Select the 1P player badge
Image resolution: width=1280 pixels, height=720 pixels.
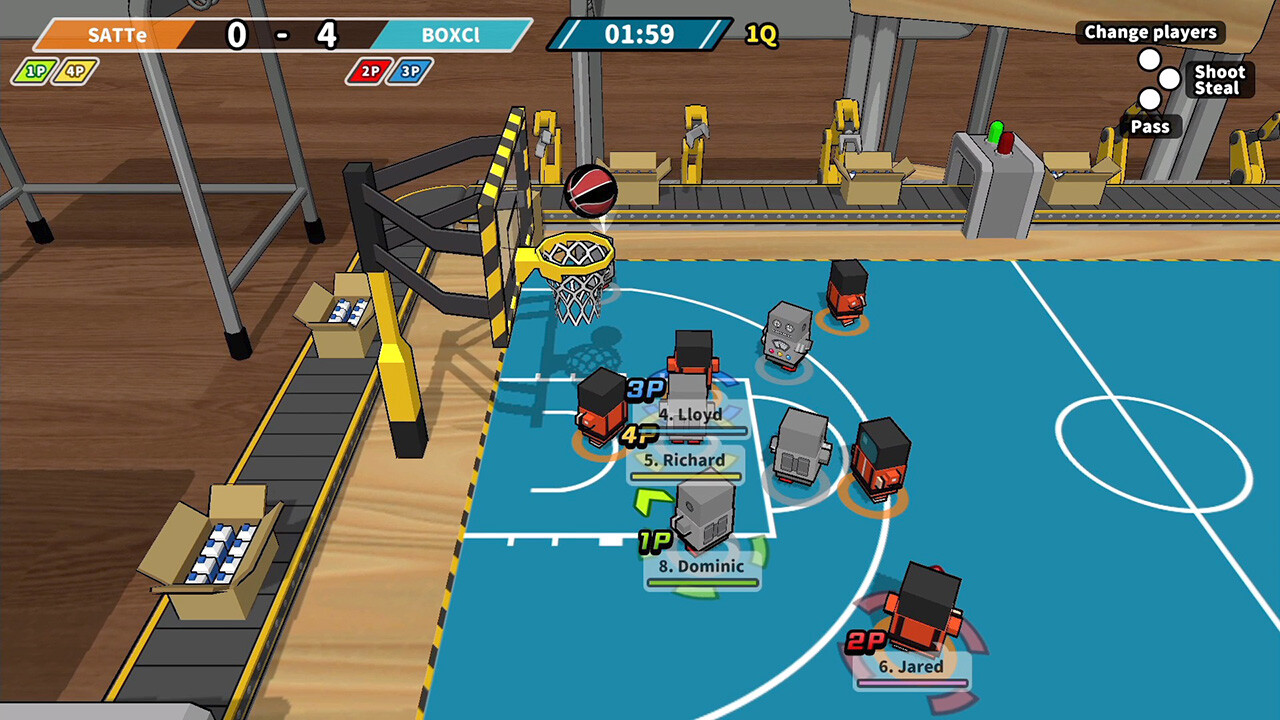tap(34, 72)
